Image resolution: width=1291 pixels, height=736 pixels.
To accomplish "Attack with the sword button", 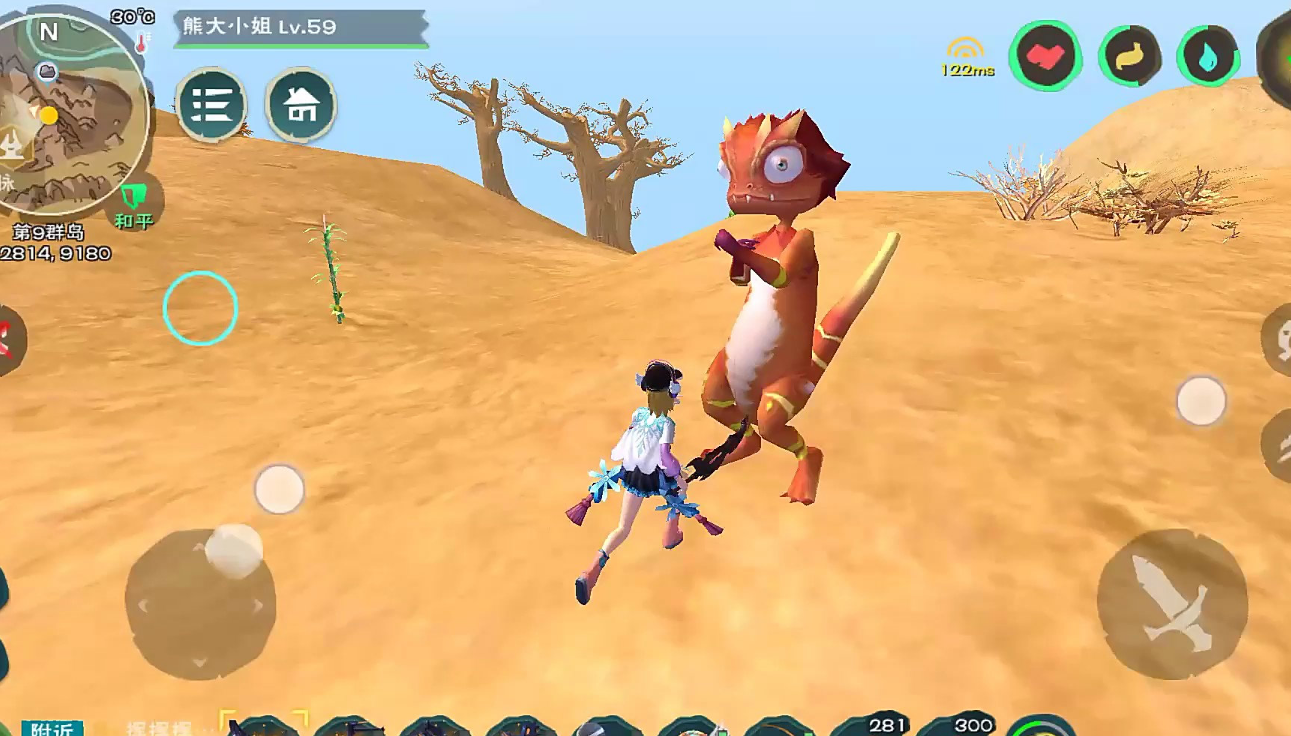I will [x=1171, y=603].
